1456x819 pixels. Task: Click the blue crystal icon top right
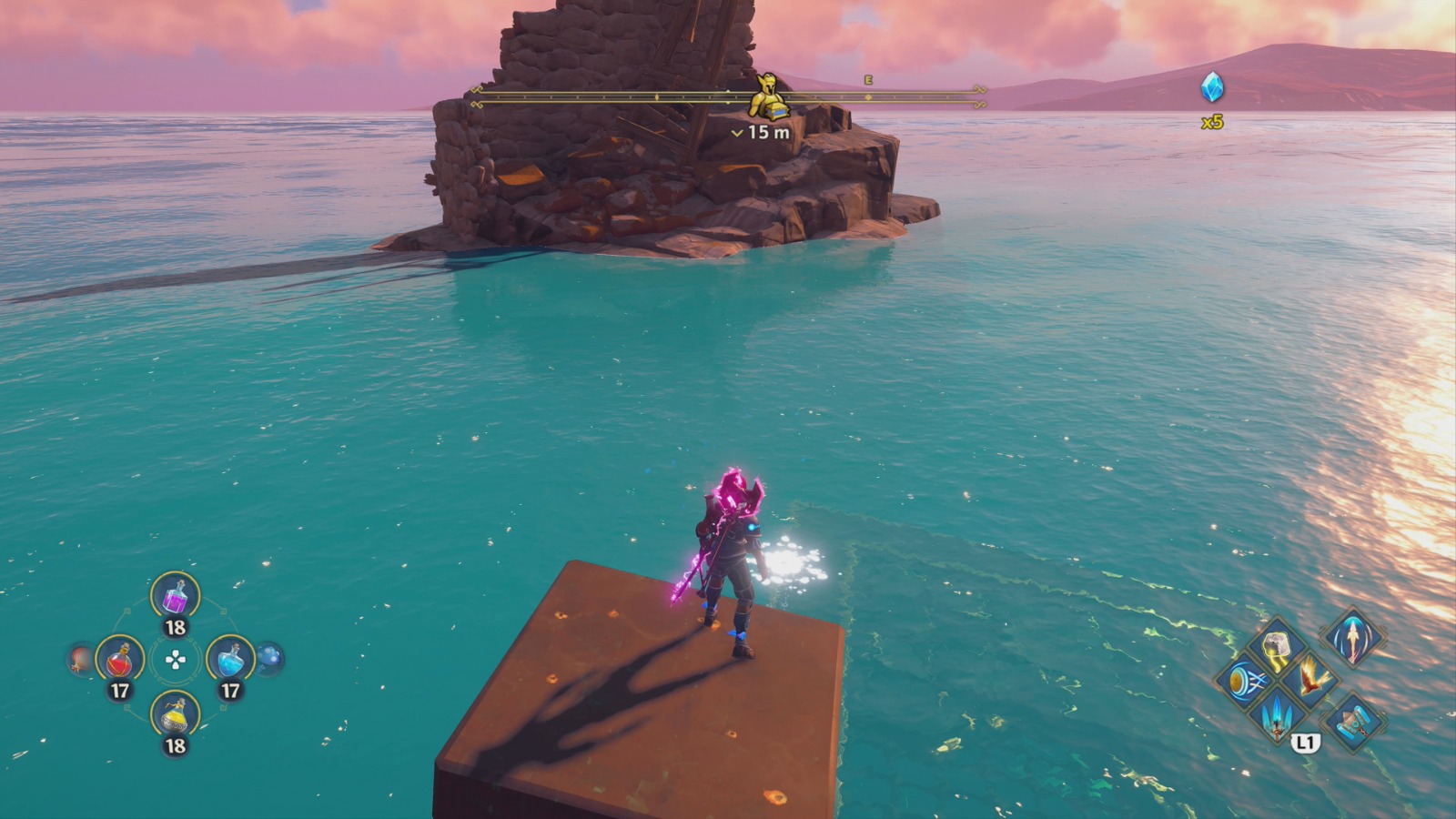tap(1215, 86)
